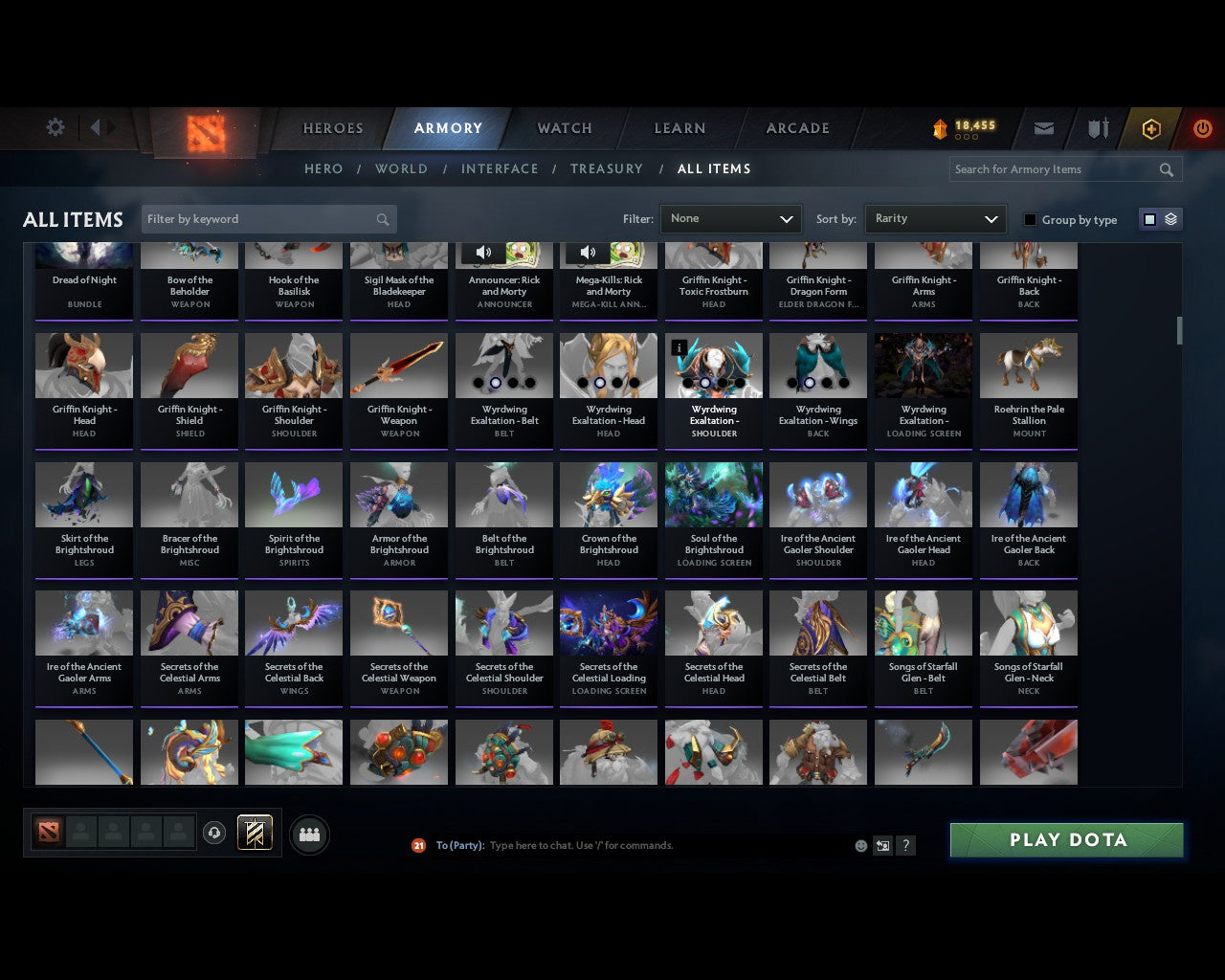Toggle the grid view layout icon
This screenshot has width=1225, height=980.
1149,218
